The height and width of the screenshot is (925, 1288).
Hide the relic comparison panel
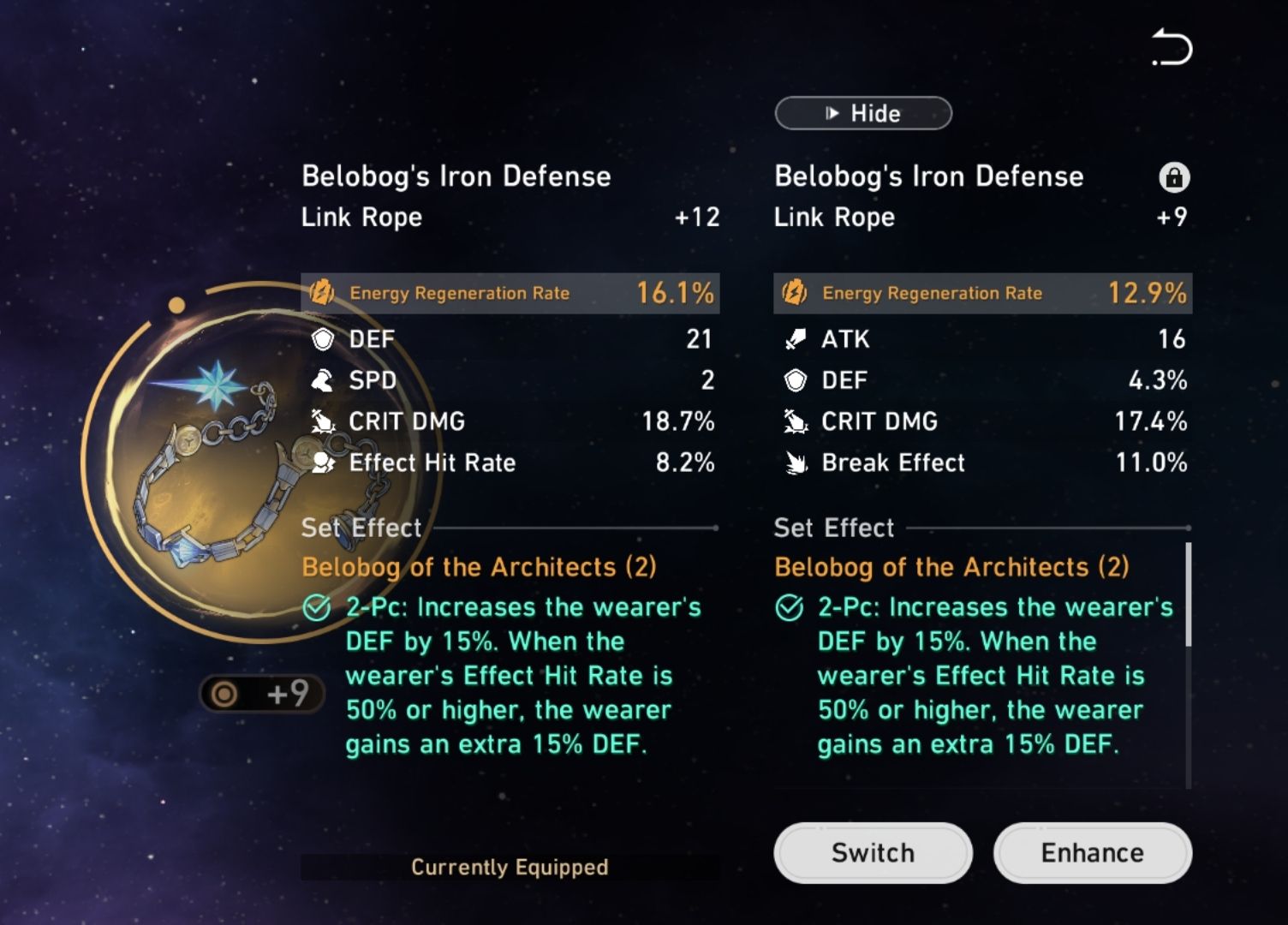pos(862,113)
